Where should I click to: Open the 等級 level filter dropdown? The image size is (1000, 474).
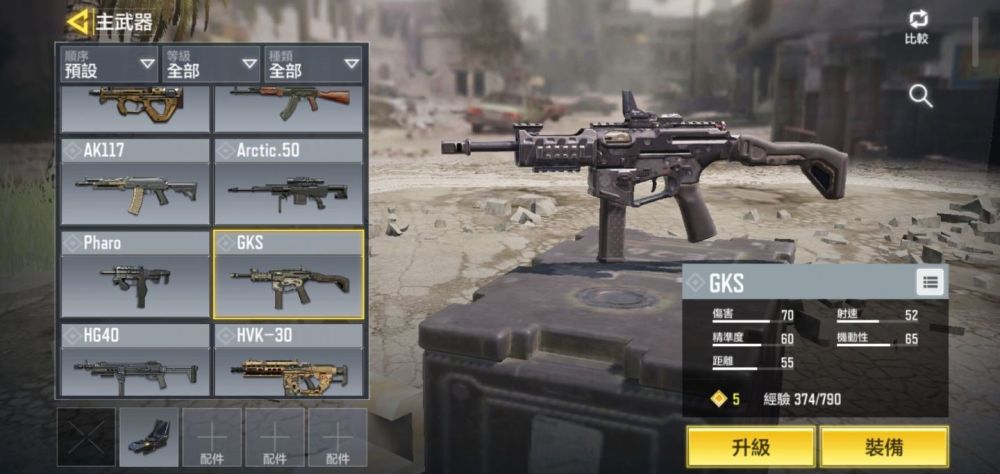coord(212,64)
